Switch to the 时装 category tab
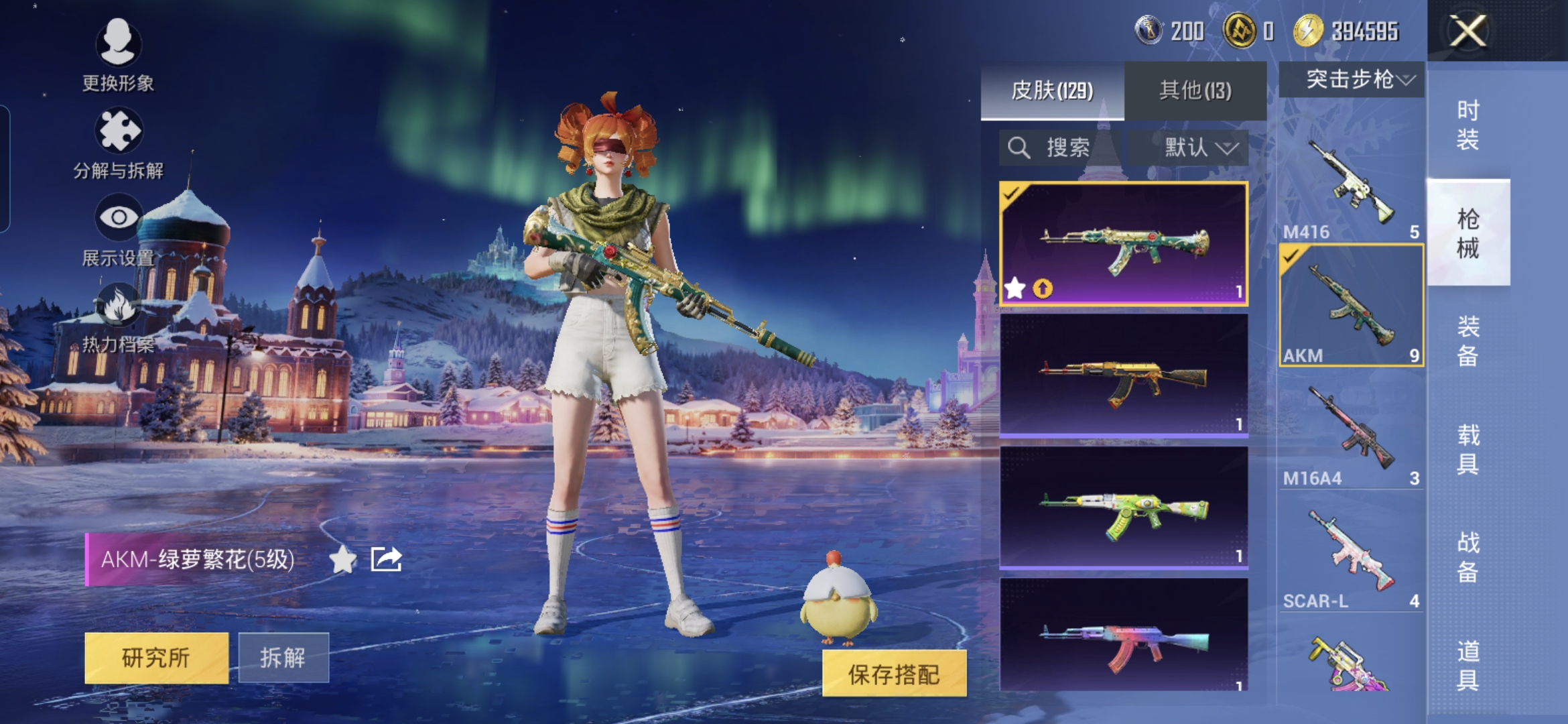The image size is (1568, 724). pos(1467,125)
